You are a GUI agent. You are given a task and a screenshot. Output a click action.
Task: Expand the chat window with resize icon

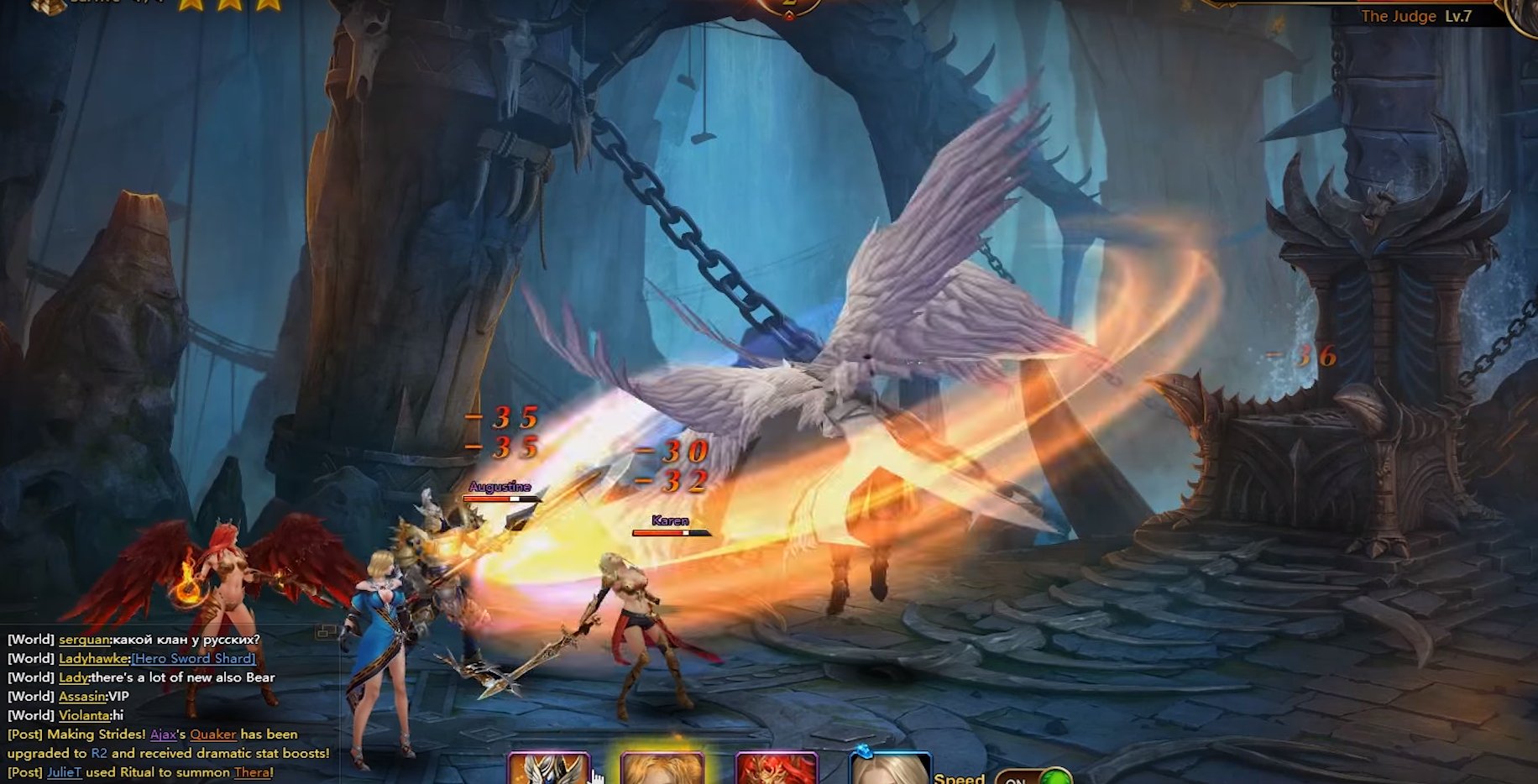(326, 632)
